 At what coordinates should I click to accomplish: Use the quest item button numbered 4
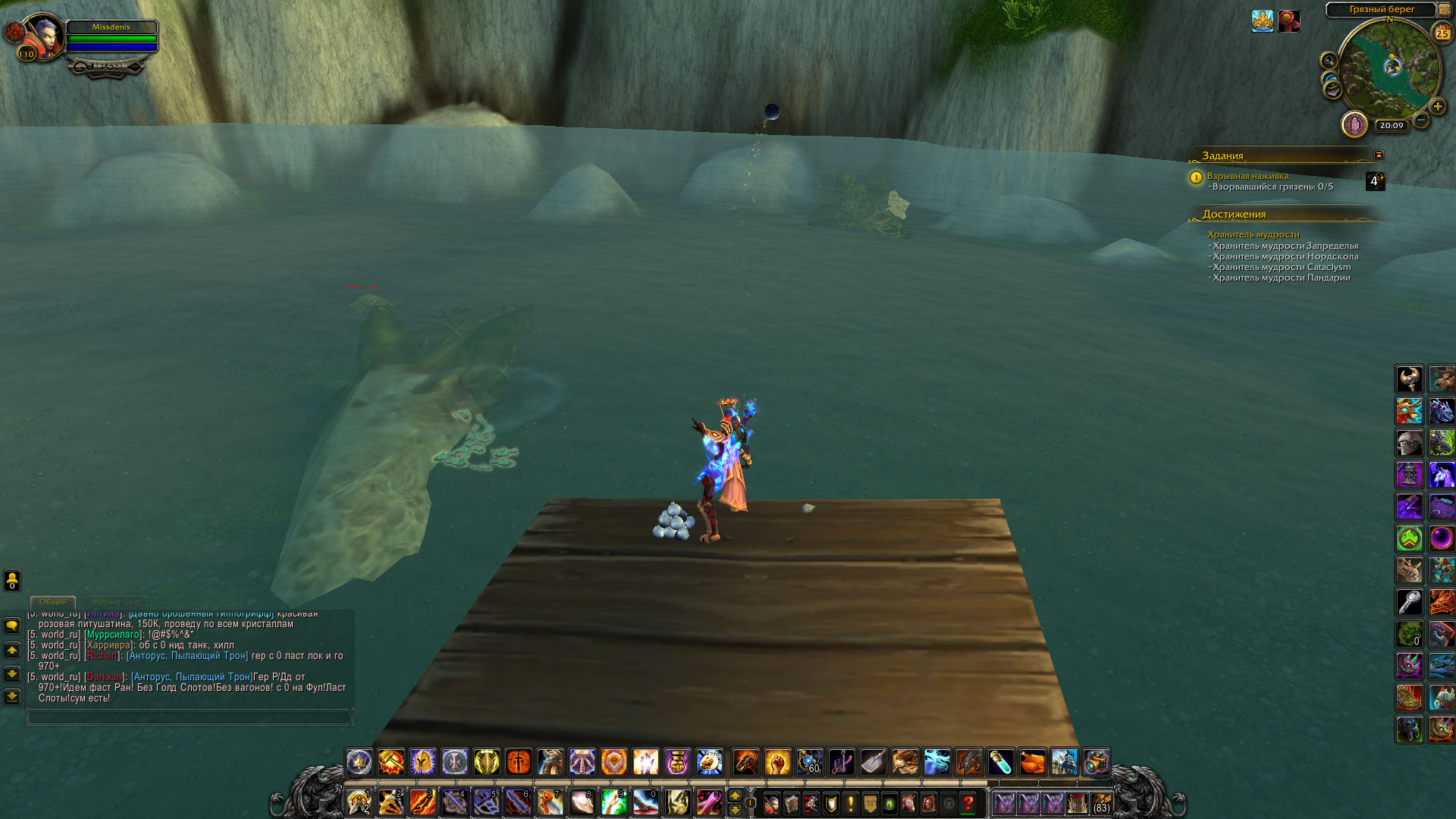[x=1374, y=181]
